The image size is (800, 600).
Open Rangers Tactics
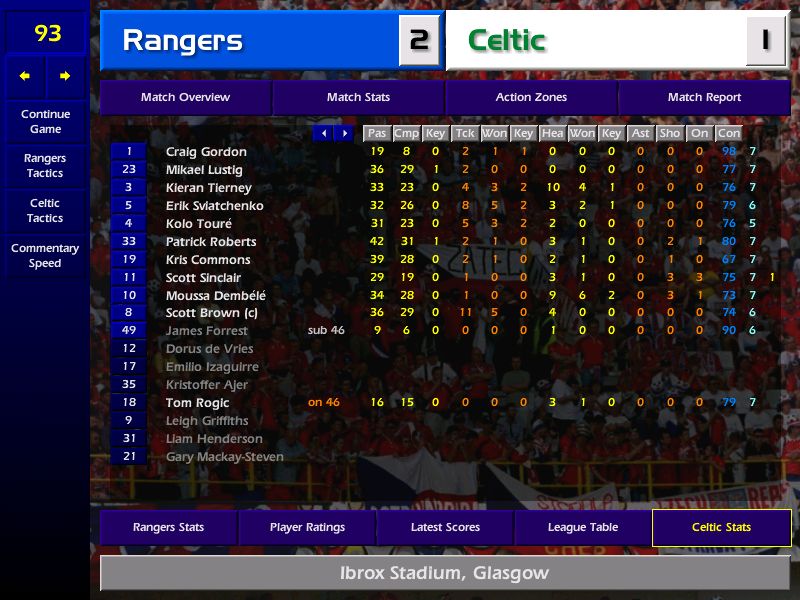(x=45, y=166)
